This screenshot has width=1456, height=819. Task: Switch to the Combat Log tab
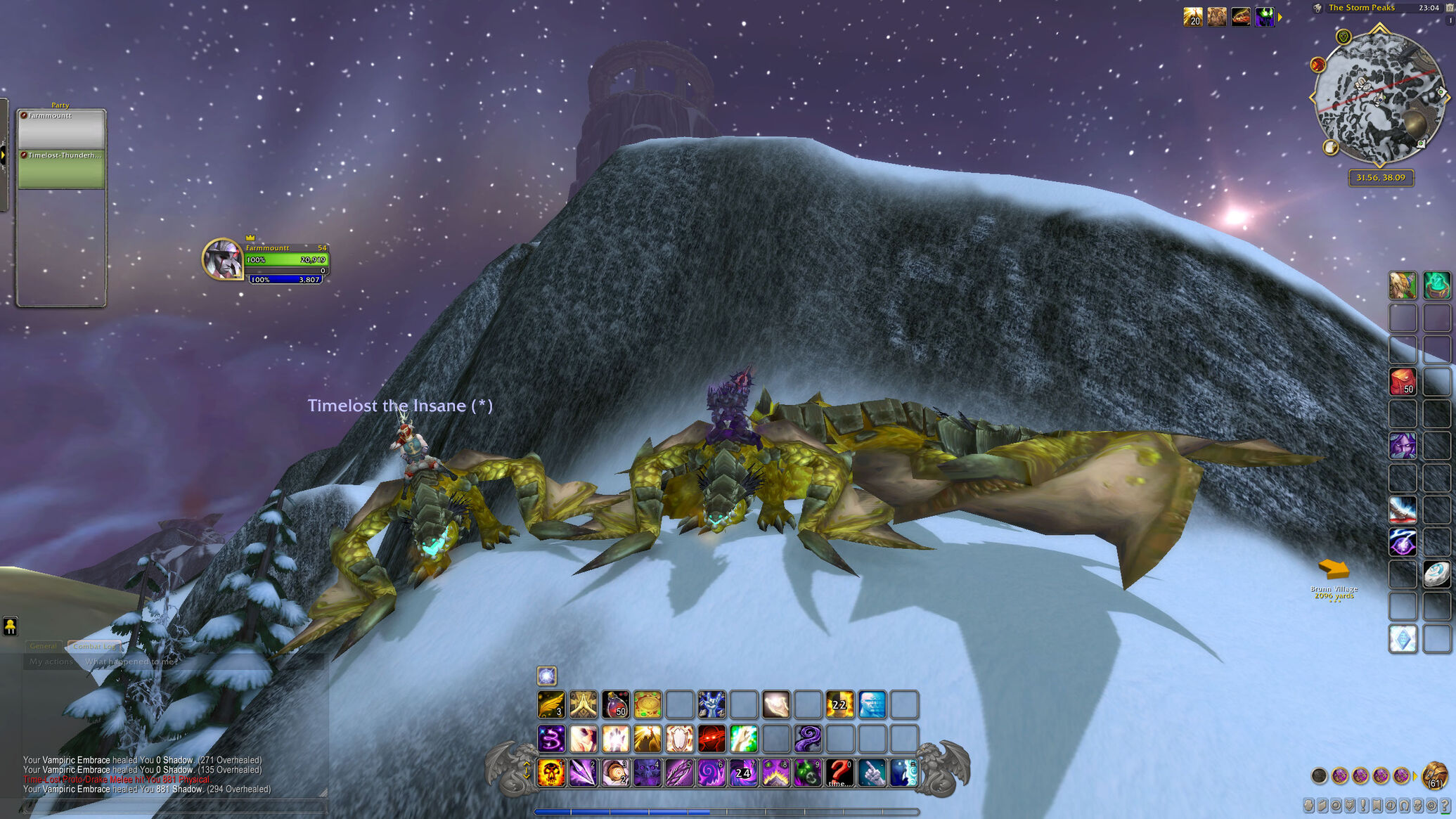[94, 646]
